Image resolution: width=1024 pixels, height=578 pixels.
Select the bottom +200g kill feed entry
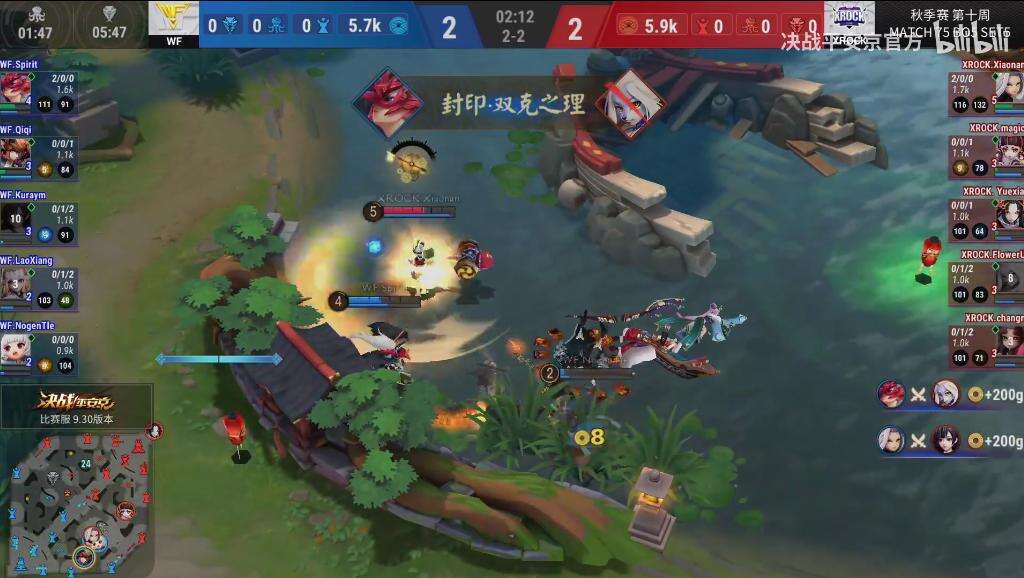[x=950, y=439]
